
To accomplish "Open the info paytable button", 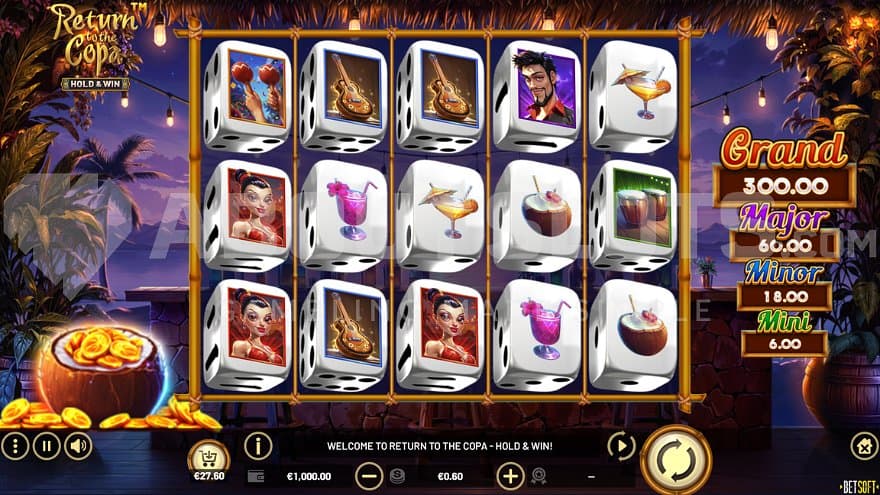I will [258, 445].
